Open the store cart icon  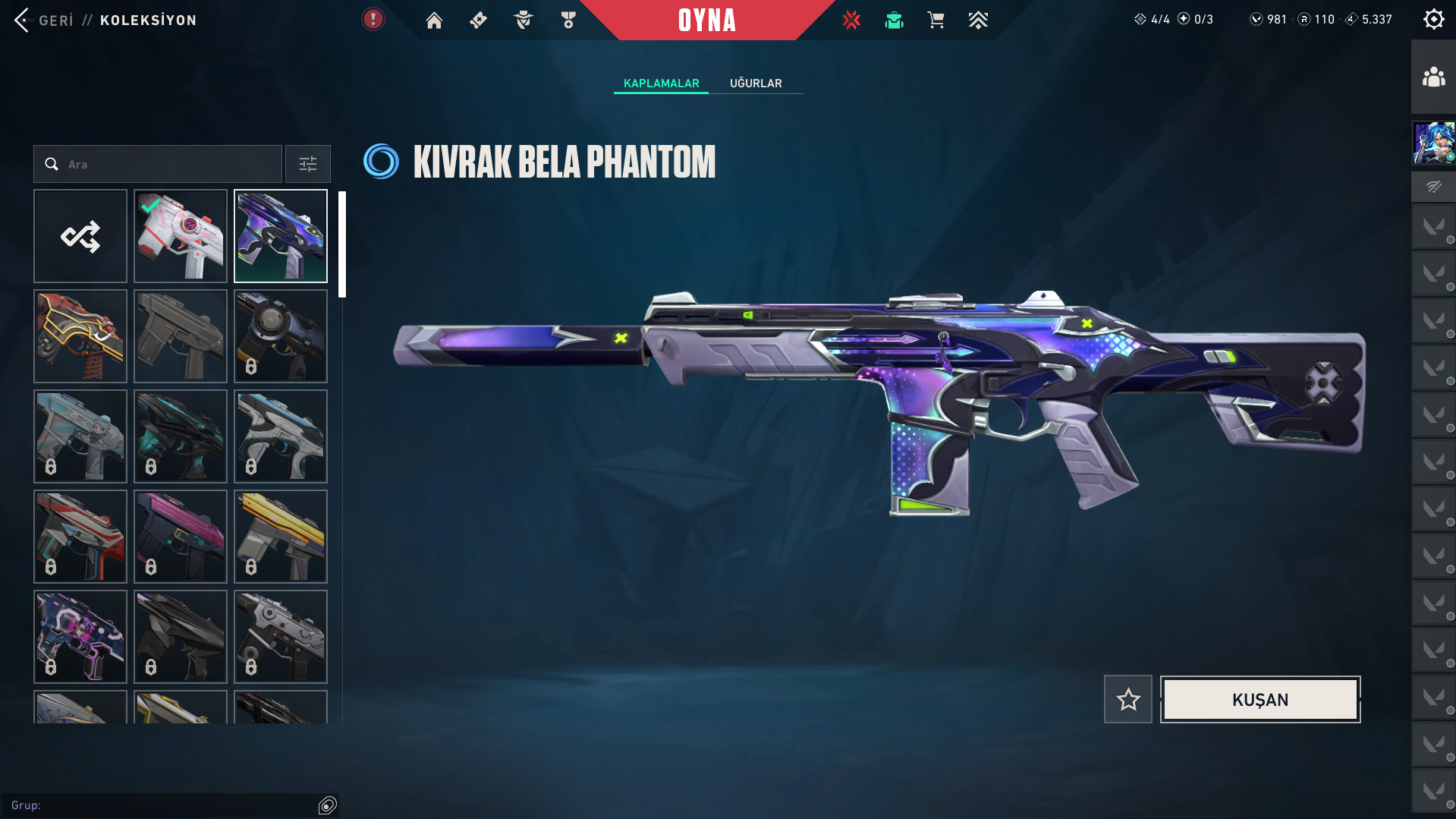[936, 20]
